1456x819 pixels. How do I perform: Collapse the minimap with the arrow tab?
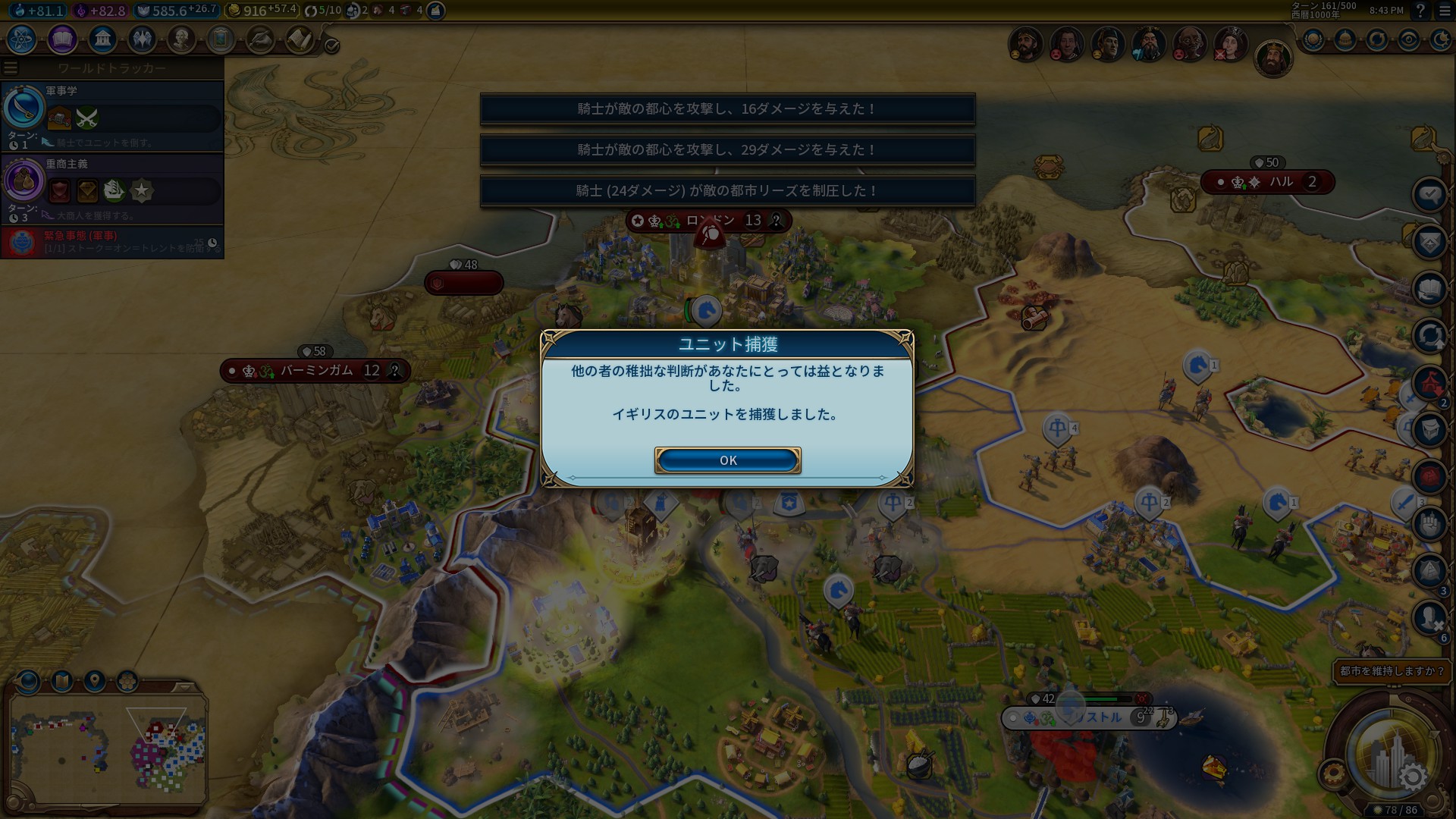click(184, 687)
